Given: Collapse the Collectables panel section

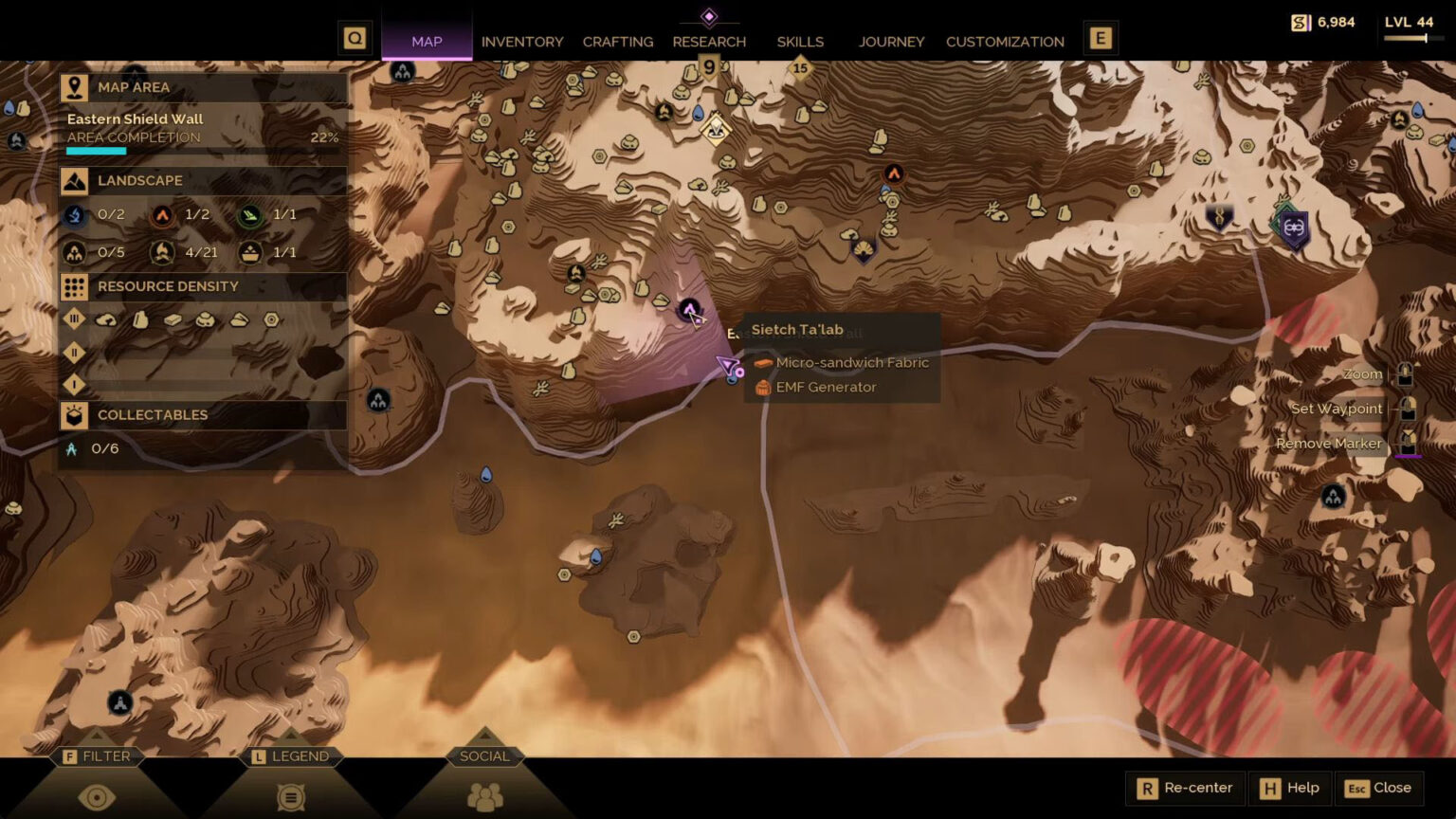Looking at the screenshot, I should point(152,415).
